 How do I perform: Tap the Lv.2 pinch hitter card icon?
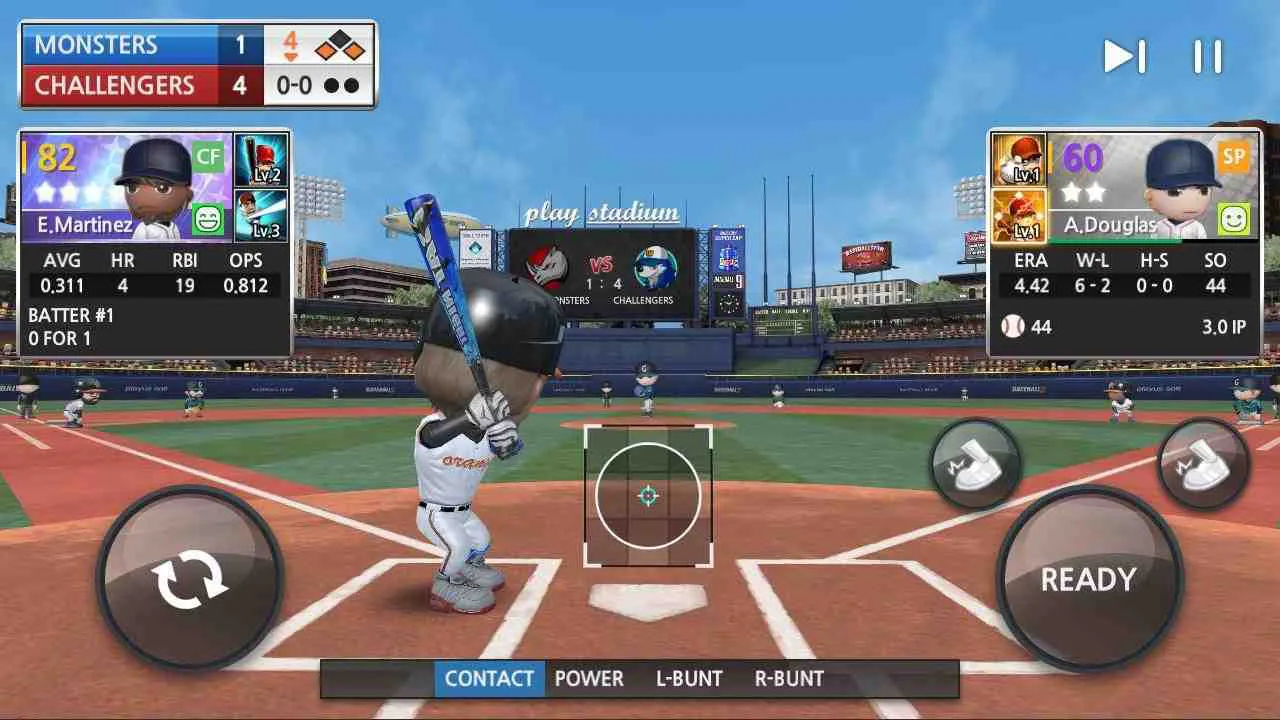point(260,161)
